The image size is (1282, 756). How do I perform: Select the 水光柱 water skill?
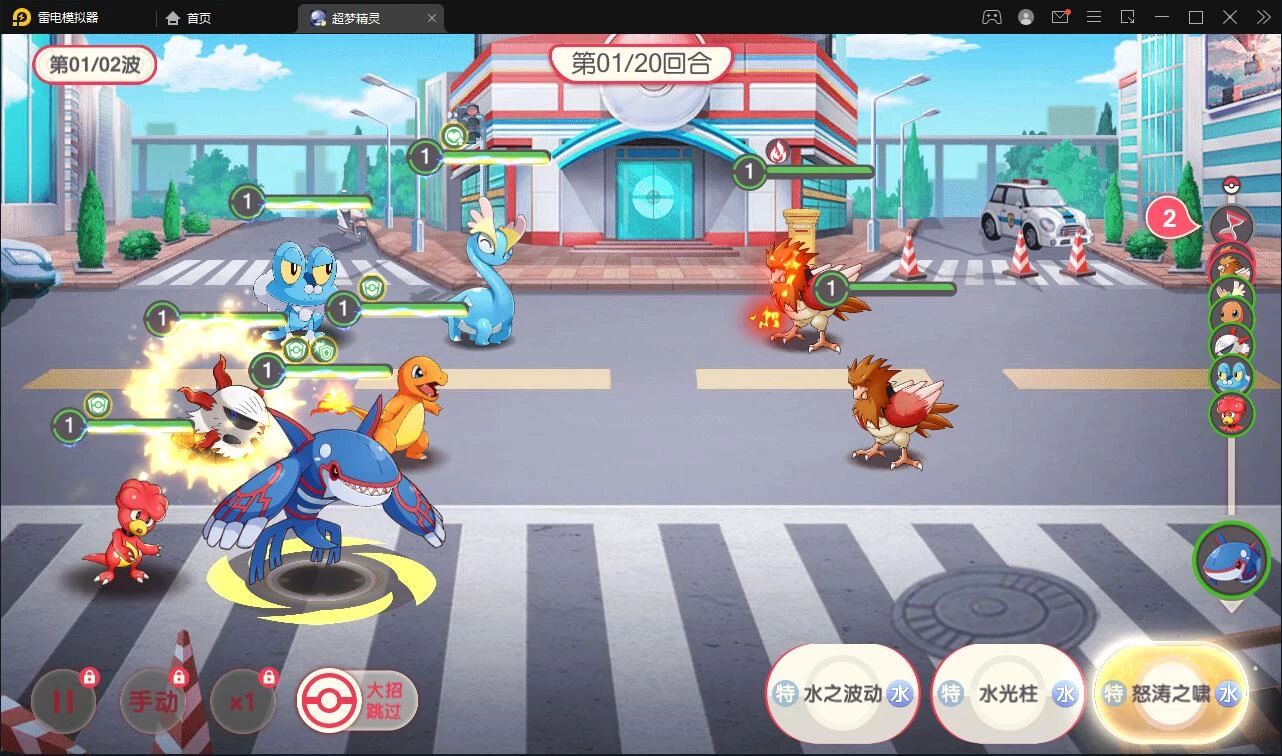click(x=1007, y=694)
